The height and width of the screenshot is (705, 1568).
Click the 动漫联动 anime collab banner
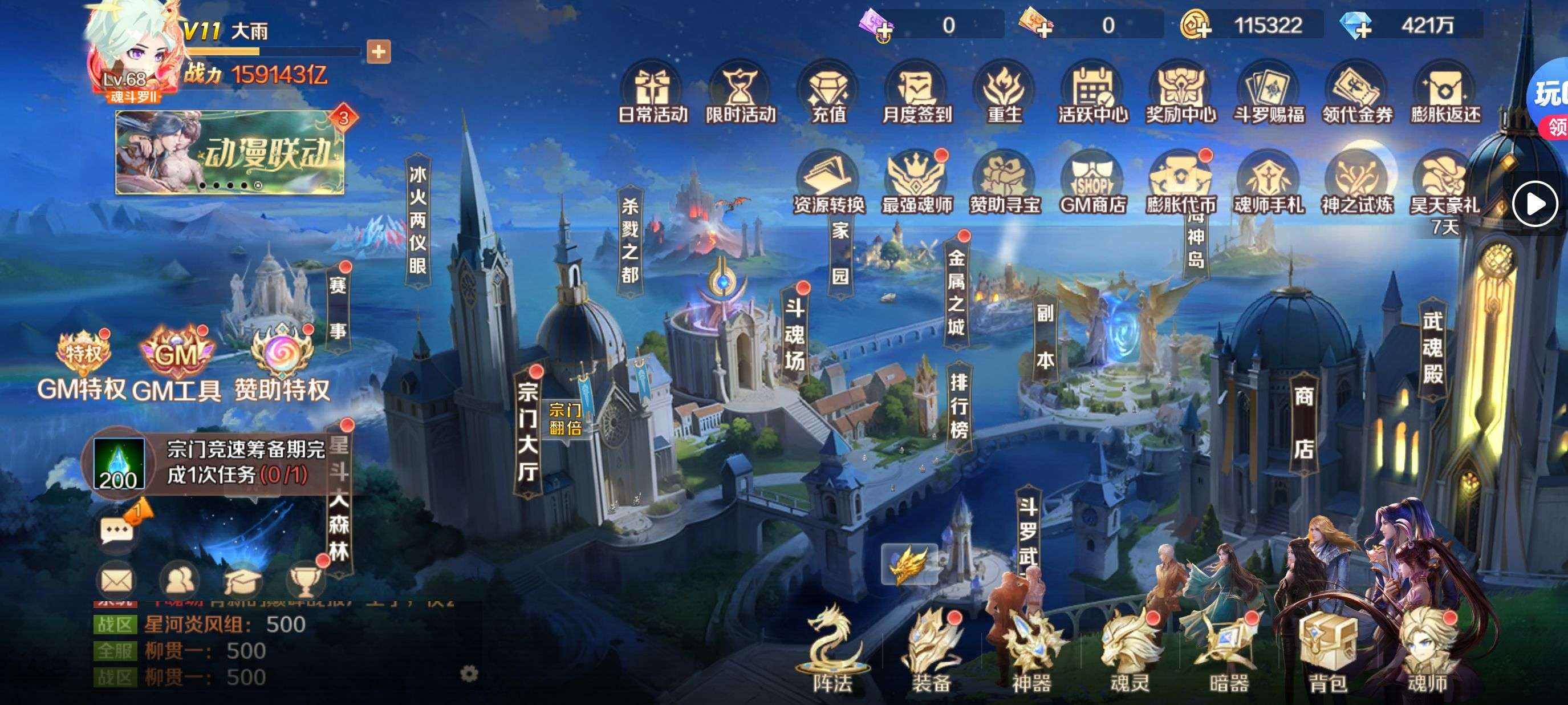230,152
